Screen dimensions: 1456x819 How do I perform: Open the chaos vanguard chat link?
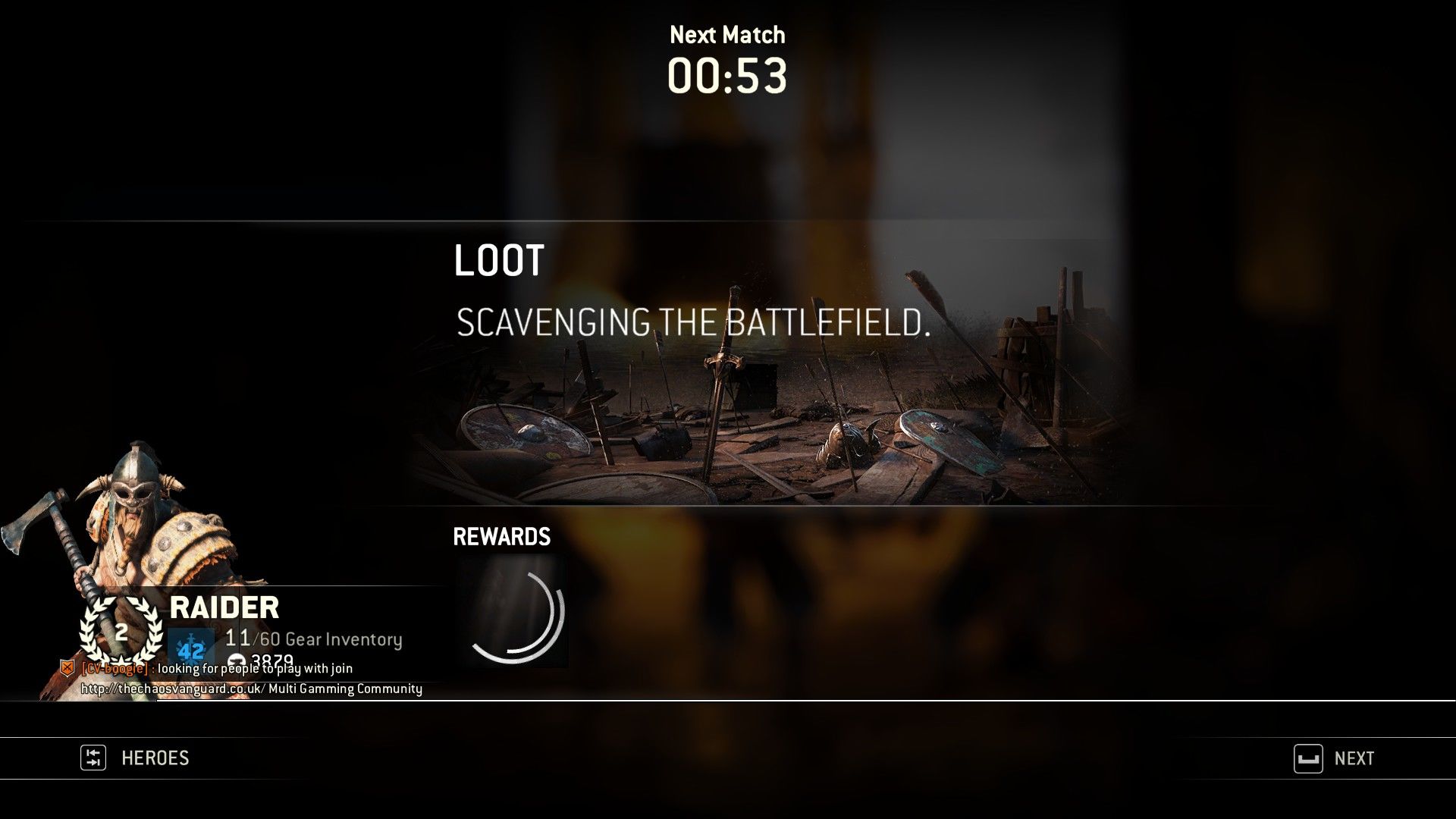[172, 689]
